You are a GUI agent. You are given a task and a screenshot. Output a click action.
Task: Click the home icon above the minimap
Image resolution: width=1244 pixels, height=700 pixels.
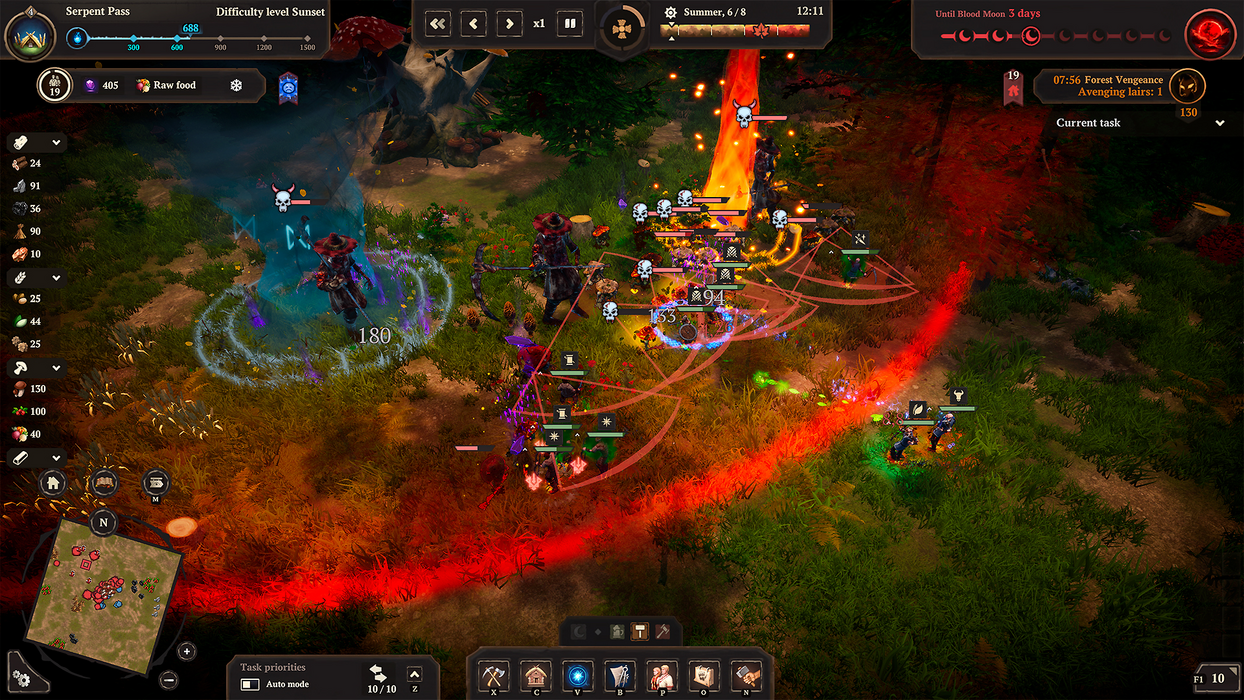click(54, 484)
